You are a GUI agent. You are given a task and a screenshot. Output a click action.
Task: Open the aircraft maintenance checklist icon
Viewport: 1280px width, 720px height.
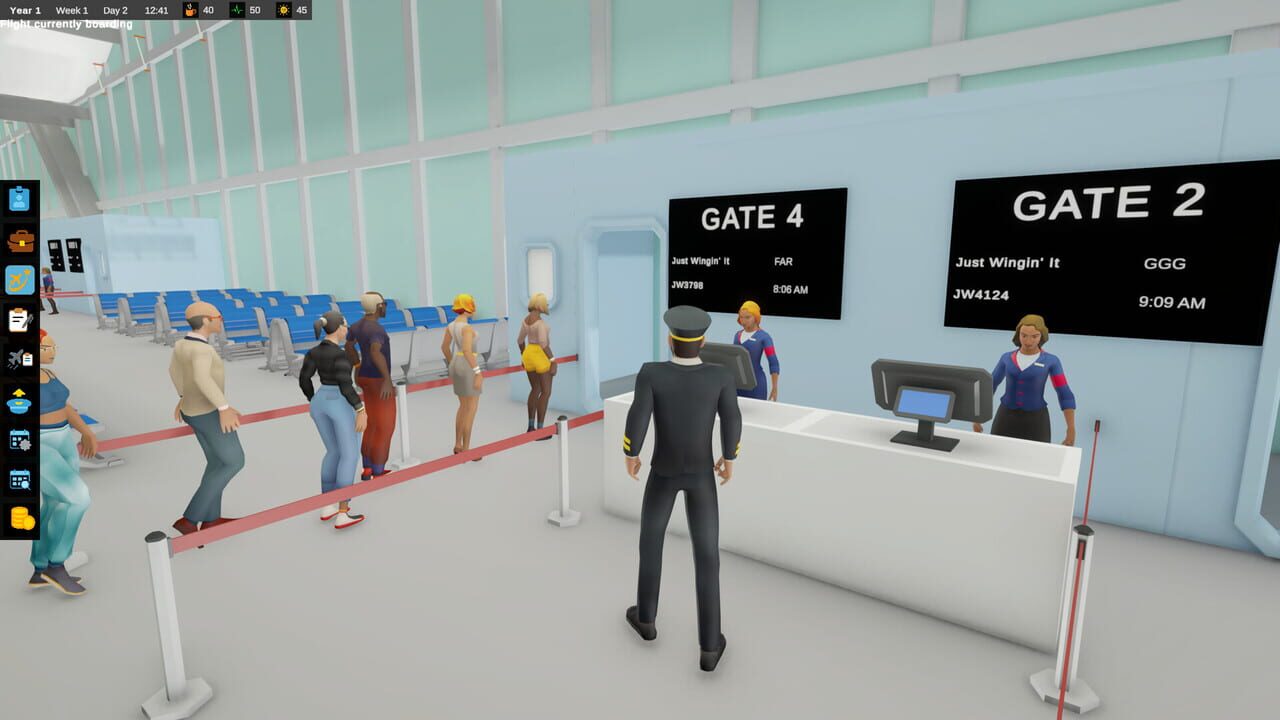click(18, 358)
